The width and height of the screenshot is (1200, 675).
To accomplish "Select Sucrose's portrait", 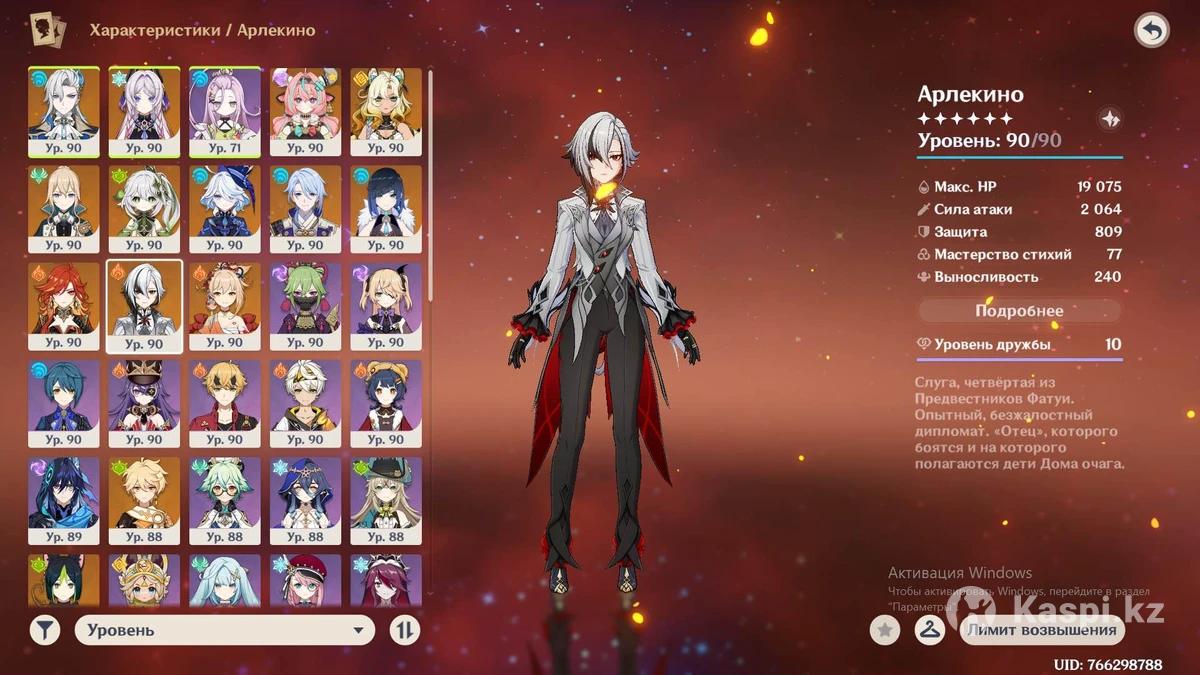I will pyautogui.click(x=225, y=500).
